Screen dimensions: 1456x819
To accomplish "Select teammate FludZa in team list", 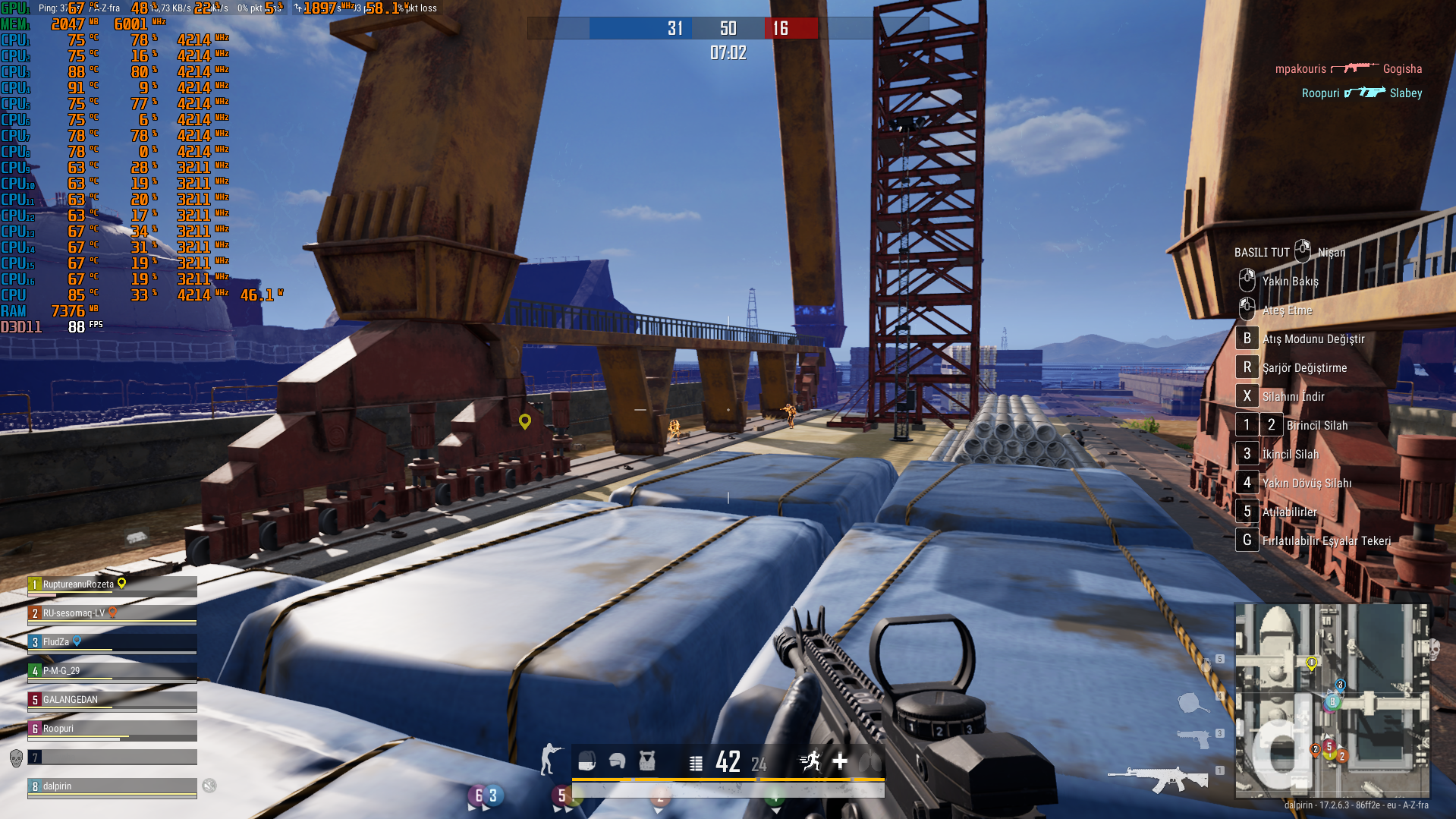I will click(112, 642).
